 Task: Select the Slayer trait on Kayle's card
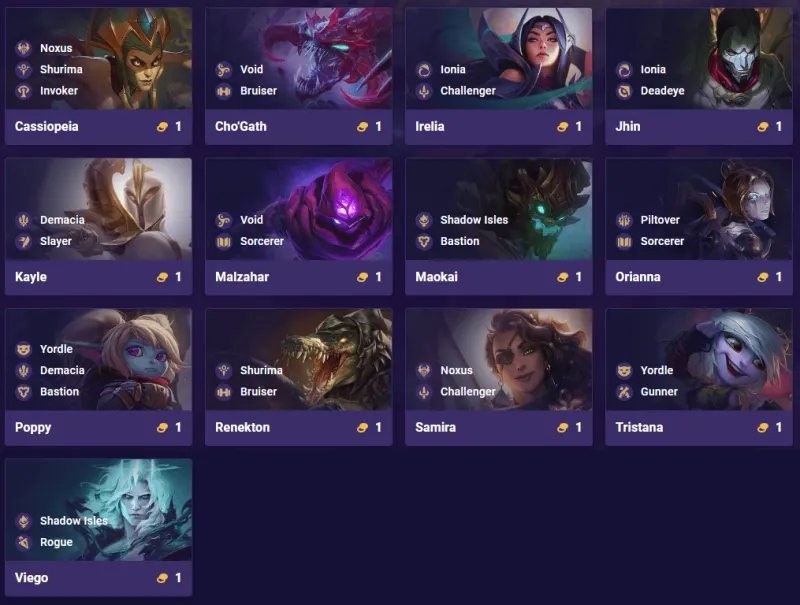56,241
